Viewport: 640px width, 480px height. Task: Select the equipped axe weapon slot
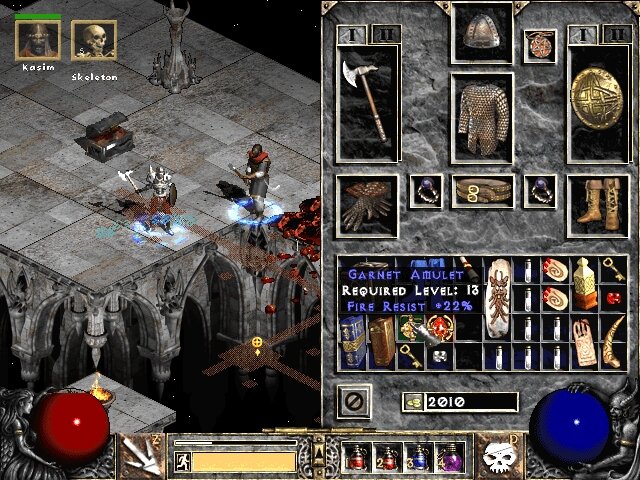pos(367,102)
